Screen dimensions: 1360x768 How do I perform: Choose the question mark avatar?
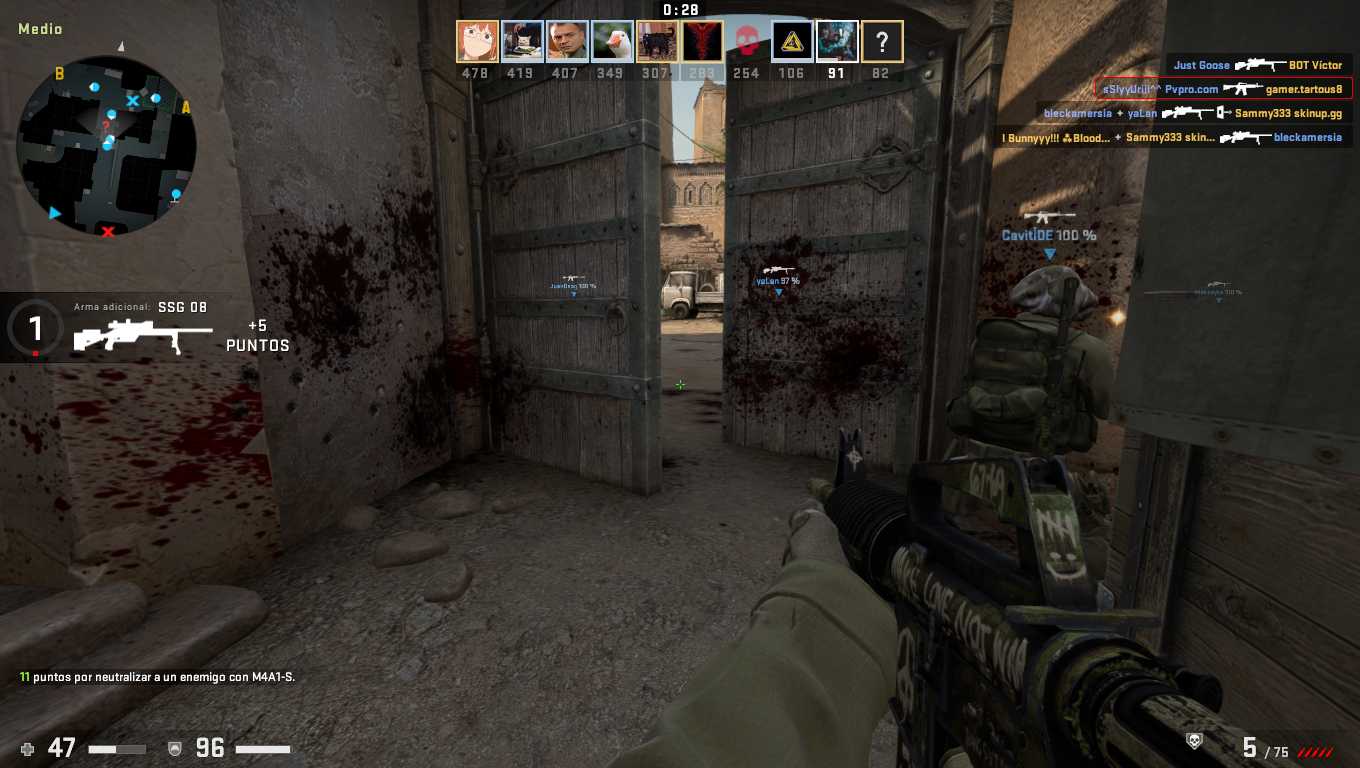882,42
